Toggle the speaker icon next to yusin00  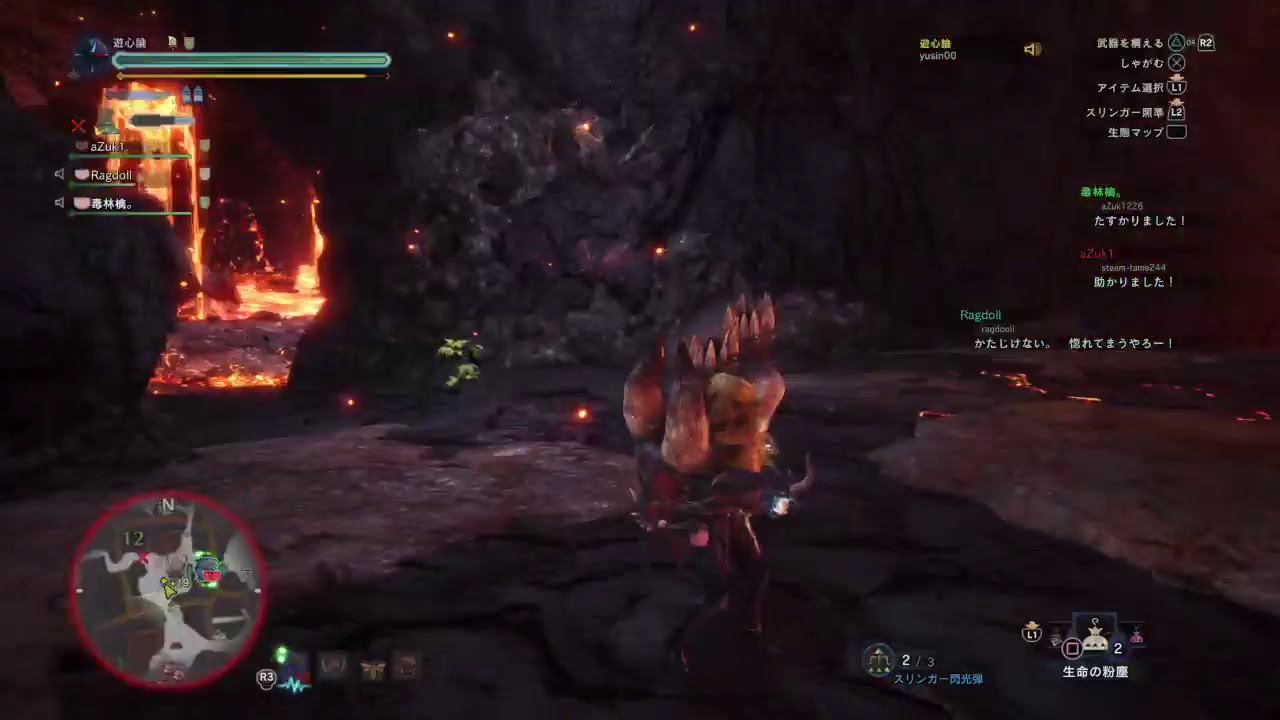[x=1033, y=48]
